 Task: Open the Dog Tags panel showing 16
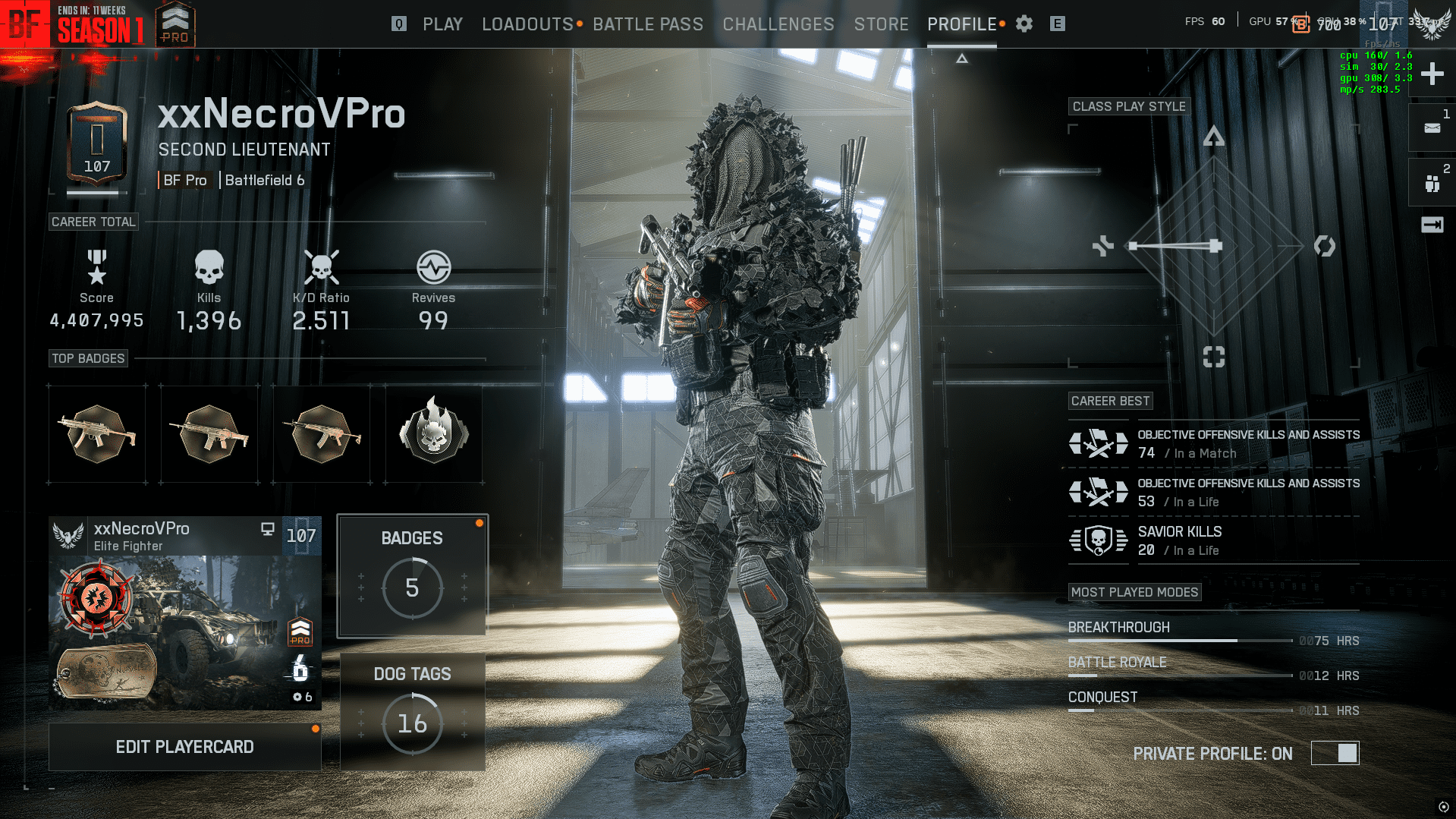pyautogui.click(x=412, y=712)
